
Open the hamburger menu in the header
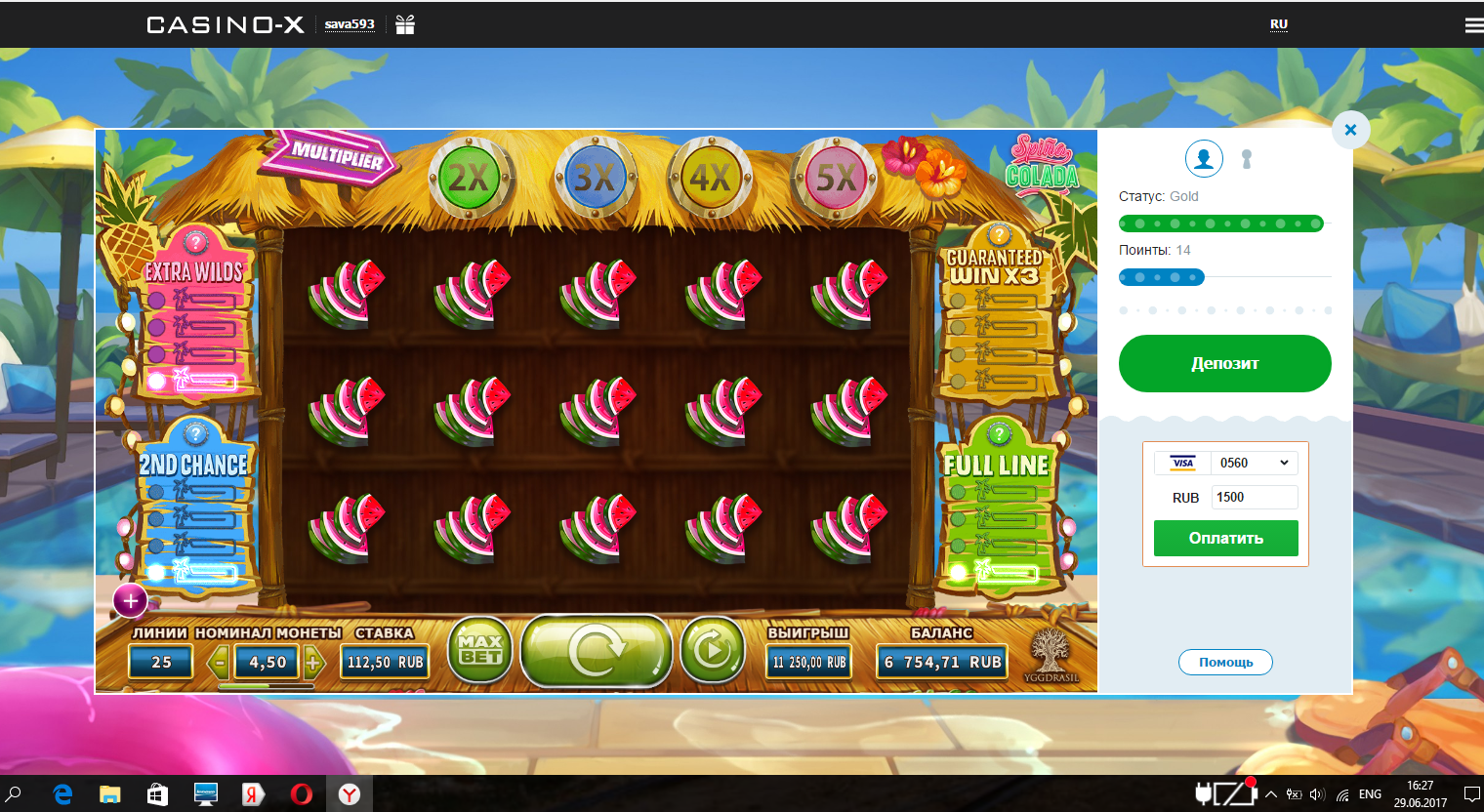[1472, 23]
